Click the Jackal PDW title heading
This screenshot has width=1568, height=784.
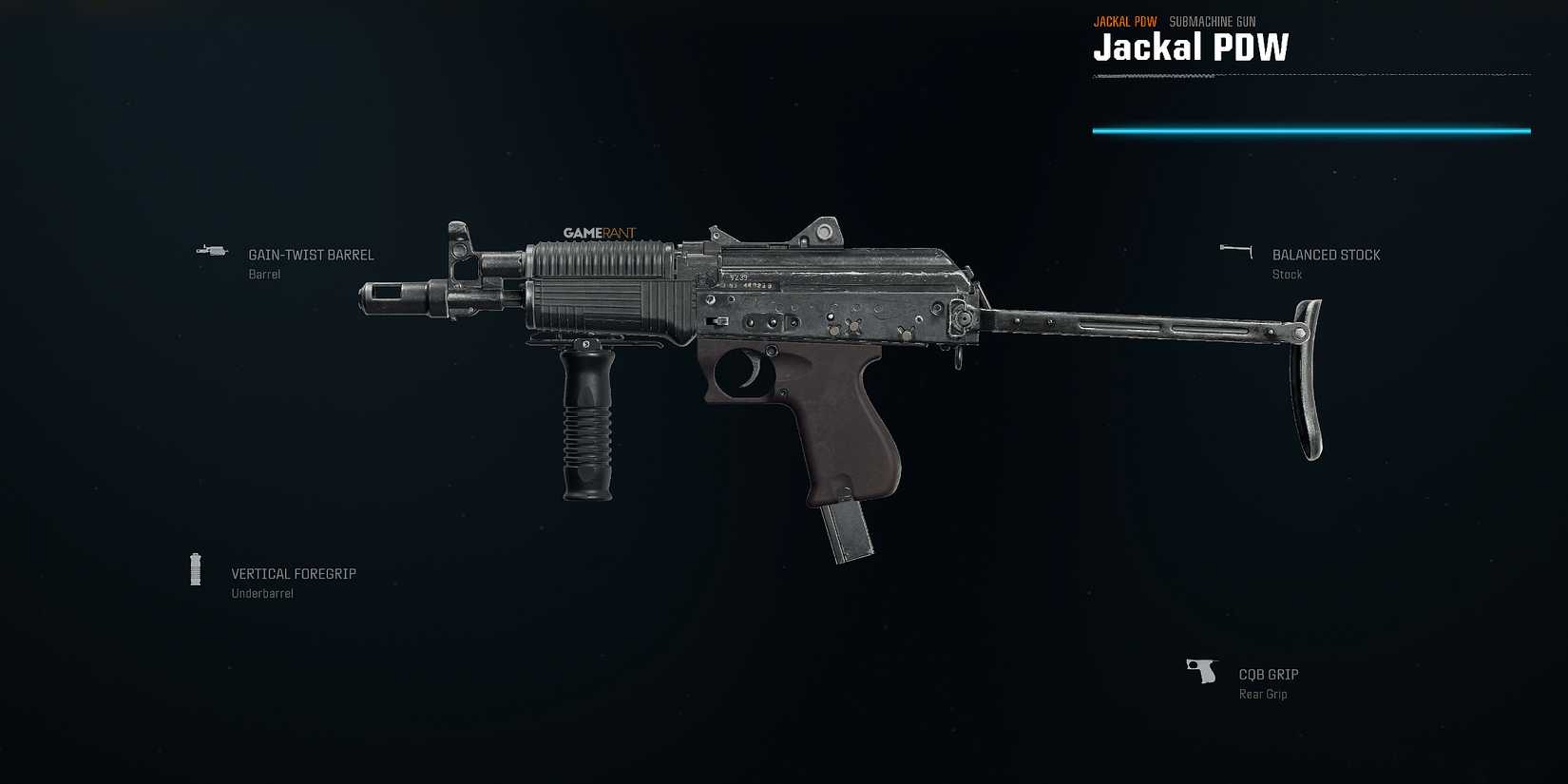[1192, 48]
